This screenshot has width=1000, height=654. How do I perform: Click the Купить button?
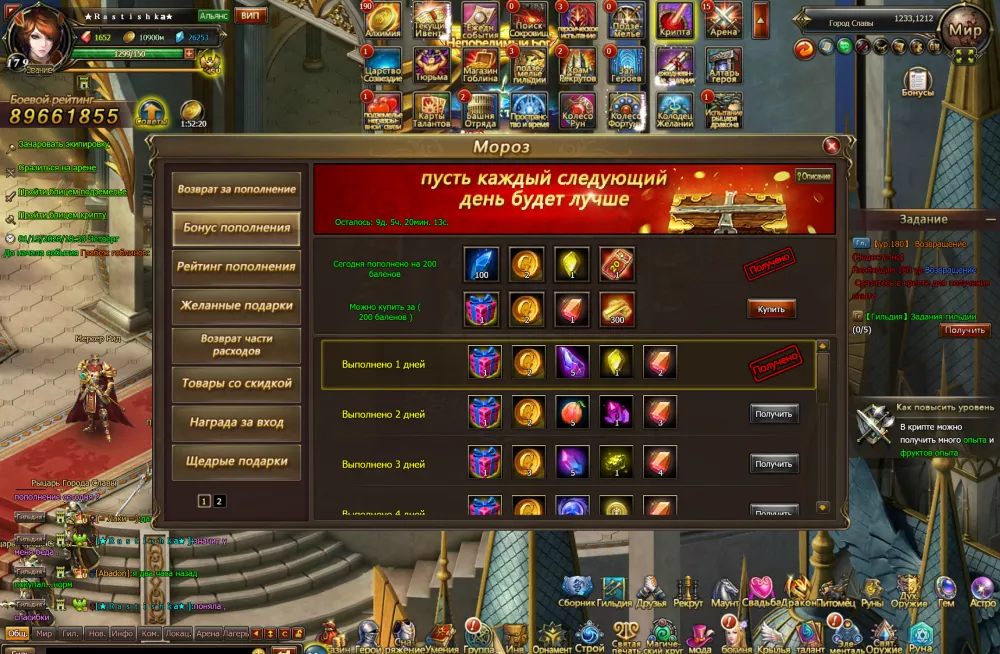point(771,309)
